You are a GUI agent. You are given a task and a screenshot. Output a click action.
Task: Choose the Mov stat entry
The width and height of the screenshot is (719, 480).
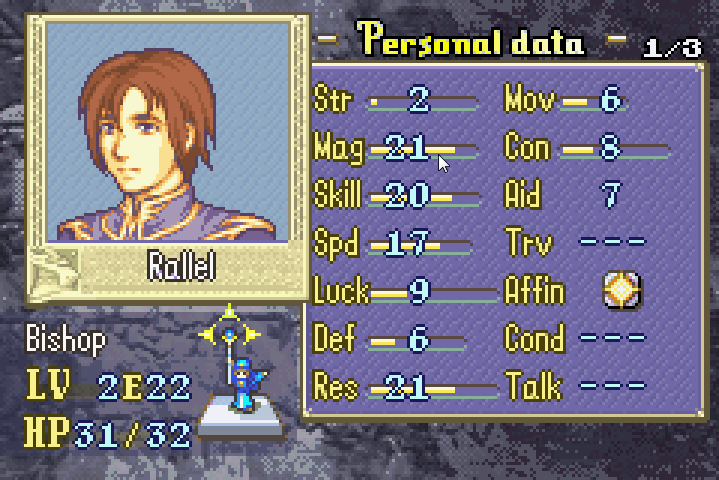580,100
